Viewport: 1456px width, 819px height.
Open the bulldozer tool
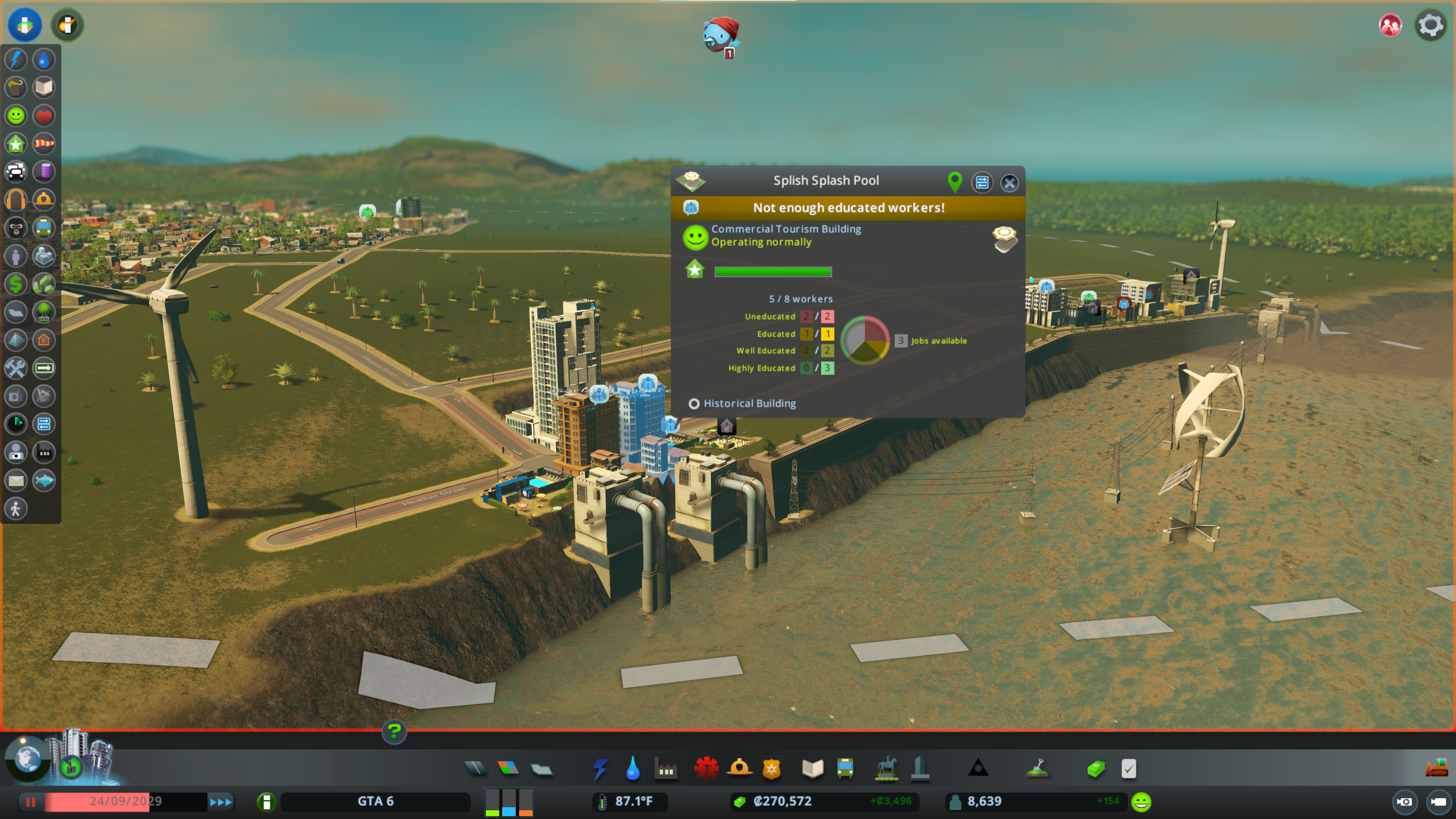[x=1436, y=767]
